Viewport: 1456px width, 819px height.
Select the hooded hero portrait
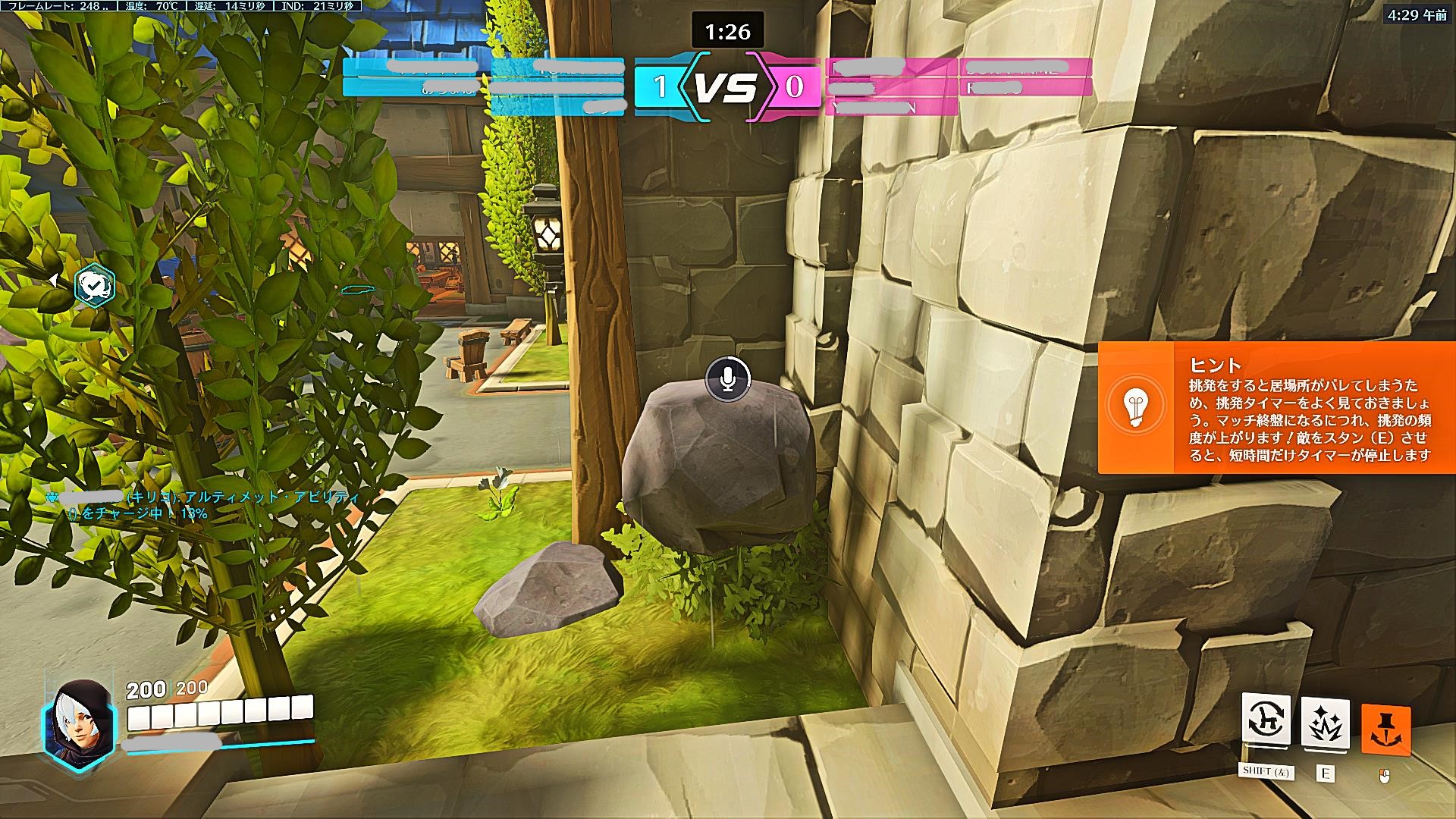click(78, 720)
